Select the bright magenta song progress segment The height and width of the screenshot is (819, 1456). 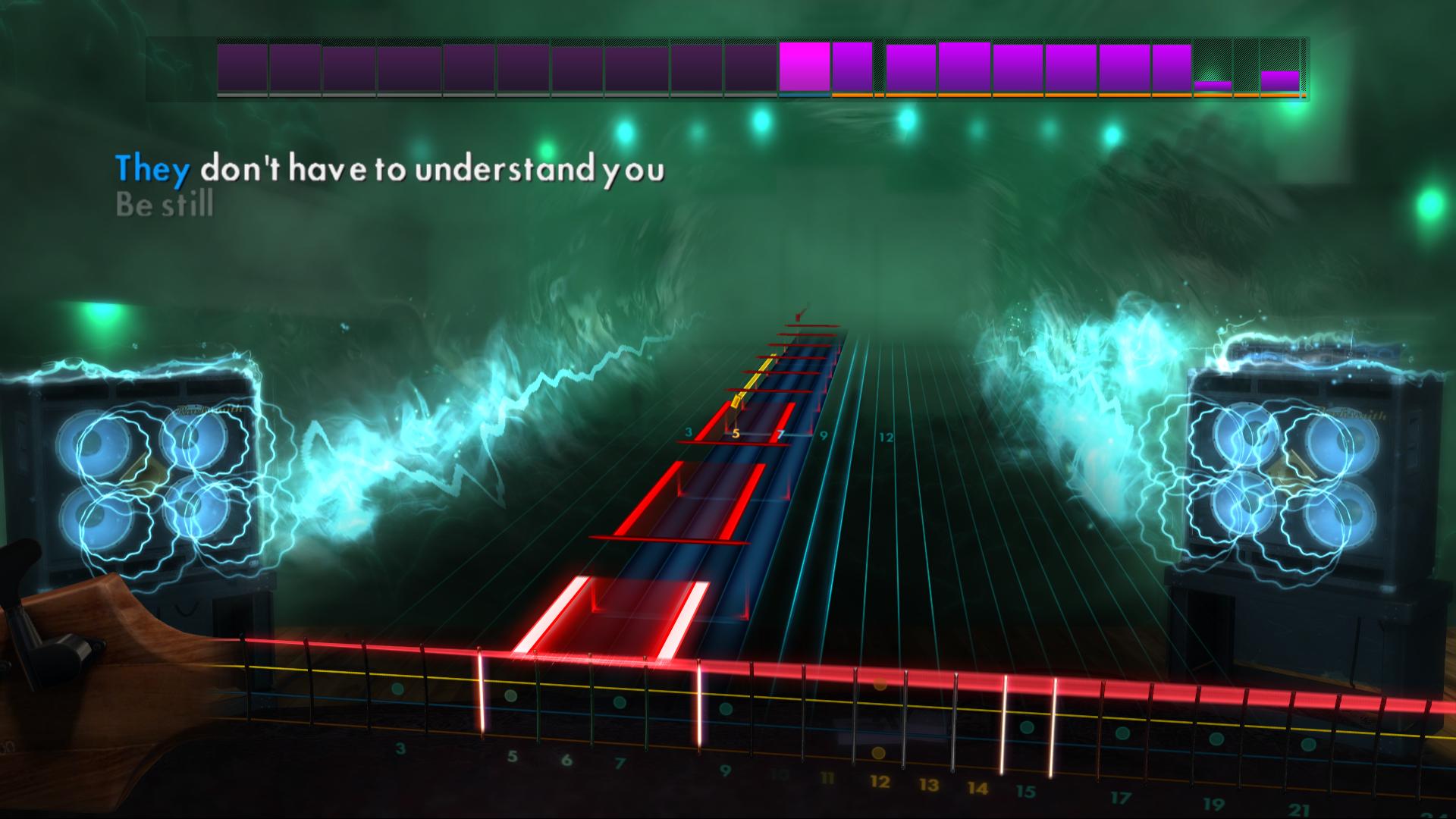pos(804,68)
